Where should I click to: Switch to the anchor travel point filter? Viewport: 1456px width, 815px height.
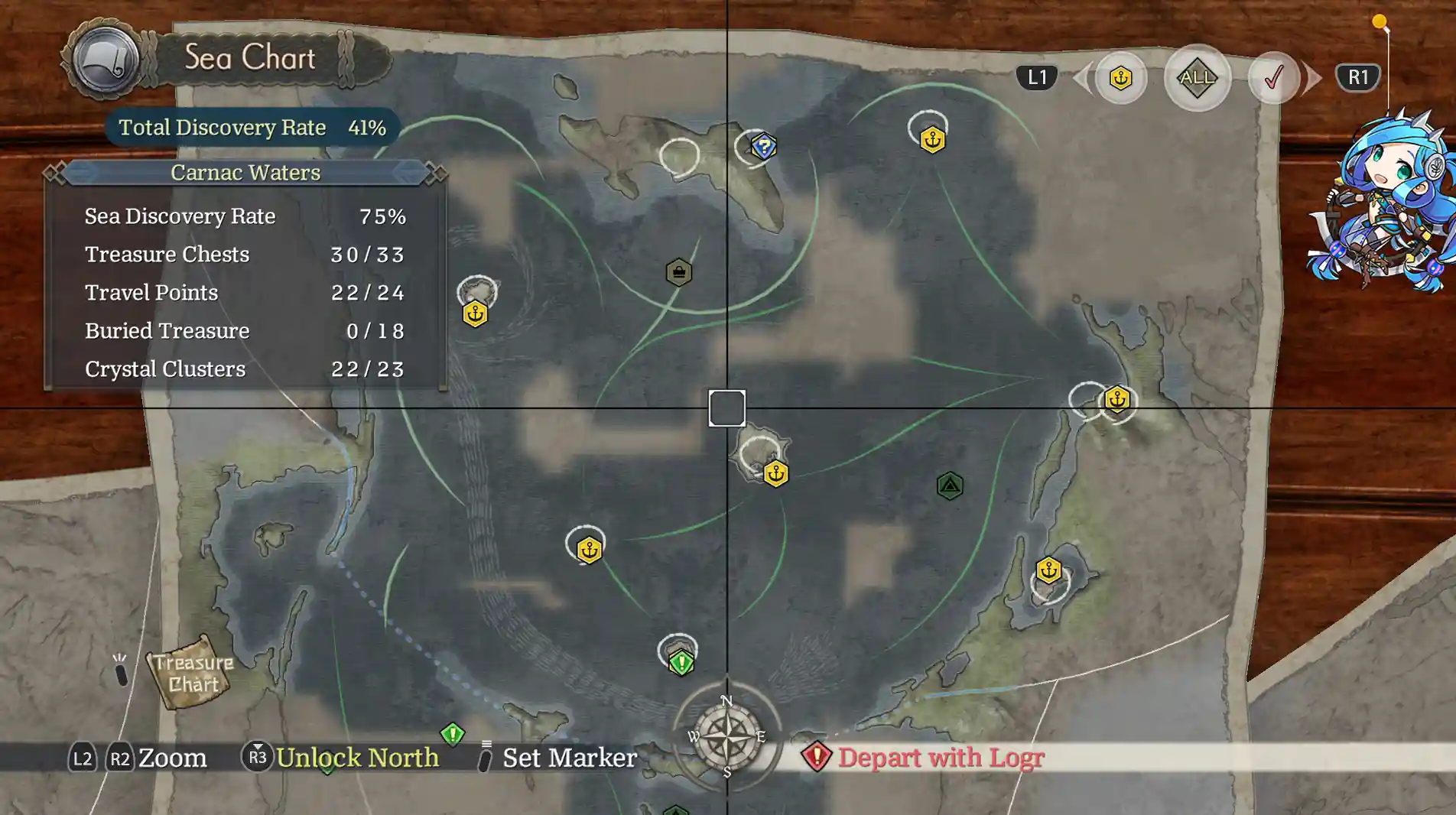click(x=1120, y=77)
